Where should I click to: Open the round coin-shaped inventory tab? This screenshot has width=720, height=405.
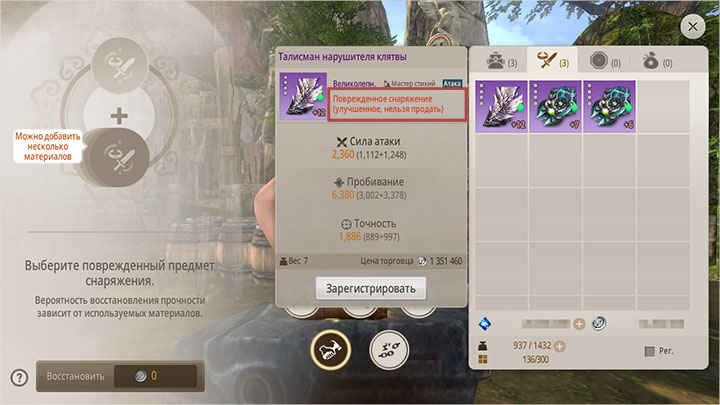pos(606,61)
